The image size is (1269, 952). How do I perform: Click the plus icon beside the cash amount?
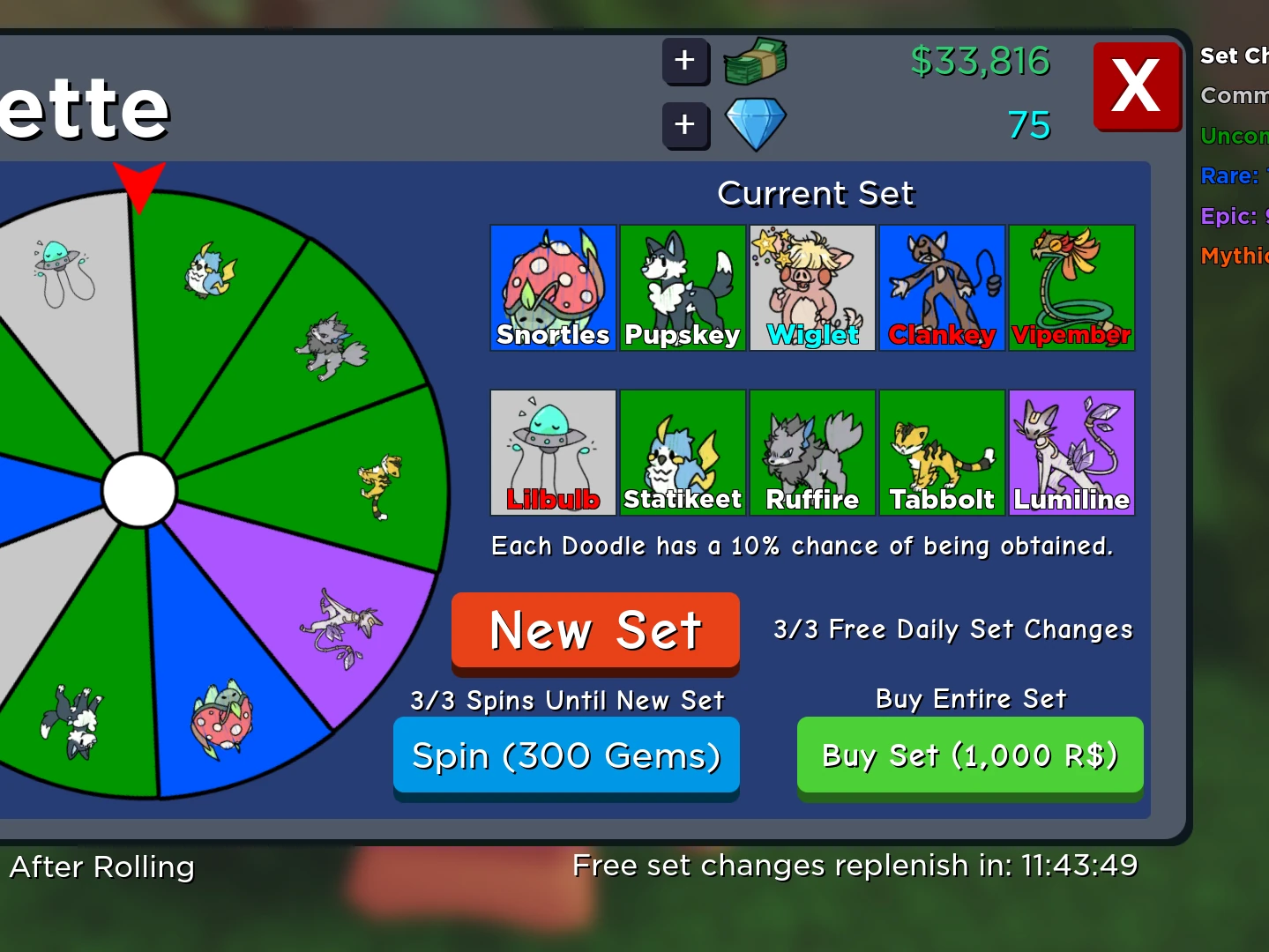(685, 62)
